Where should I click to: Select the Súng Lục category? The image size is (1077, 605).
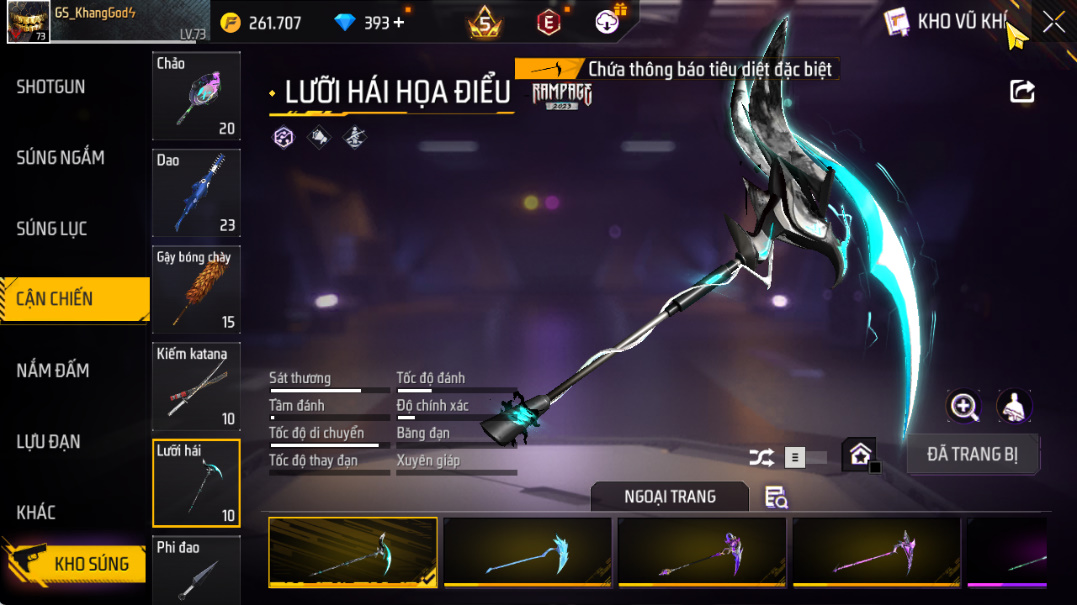click(52, 229)
